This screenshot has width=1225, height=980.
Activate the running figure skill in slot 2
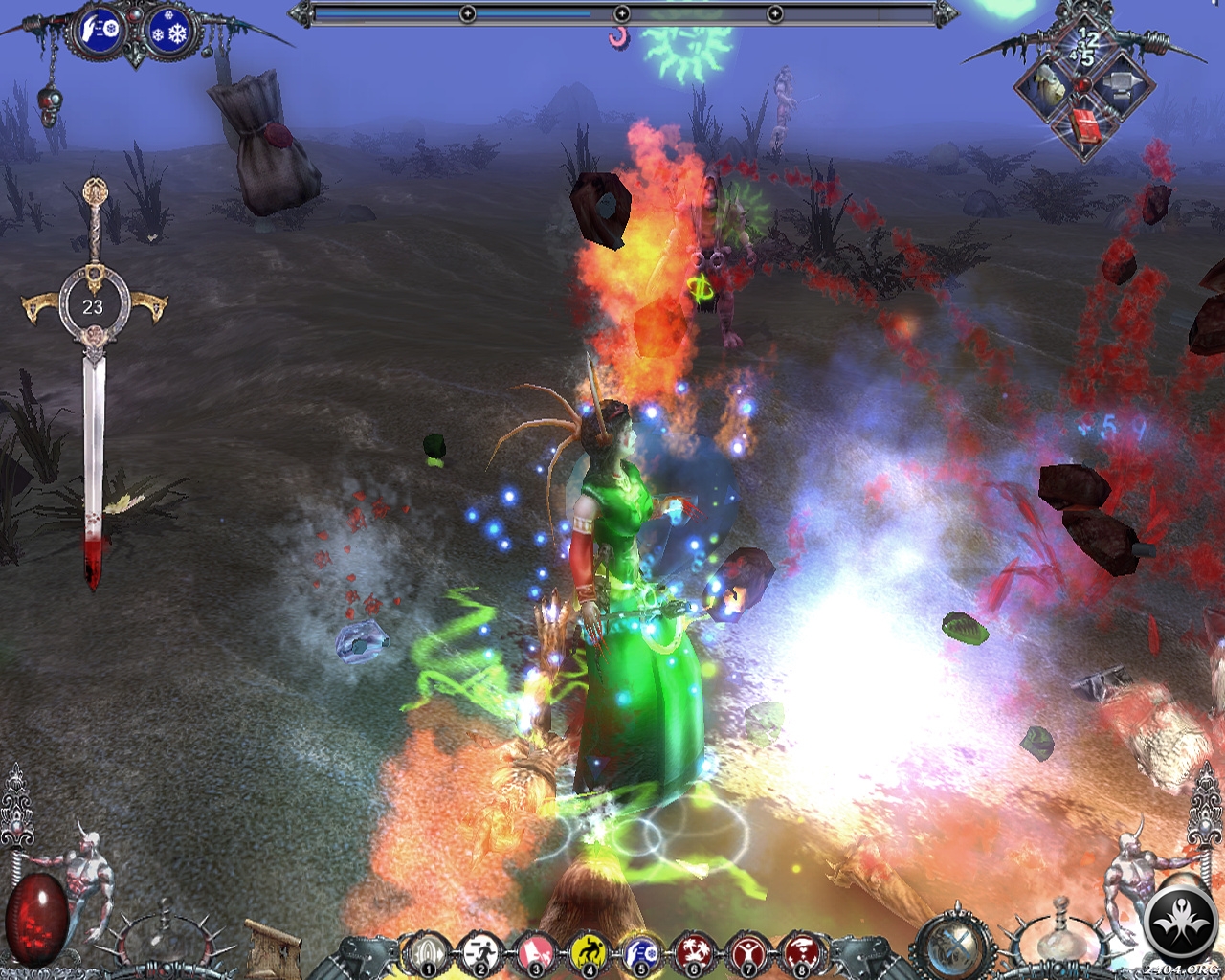479,954
